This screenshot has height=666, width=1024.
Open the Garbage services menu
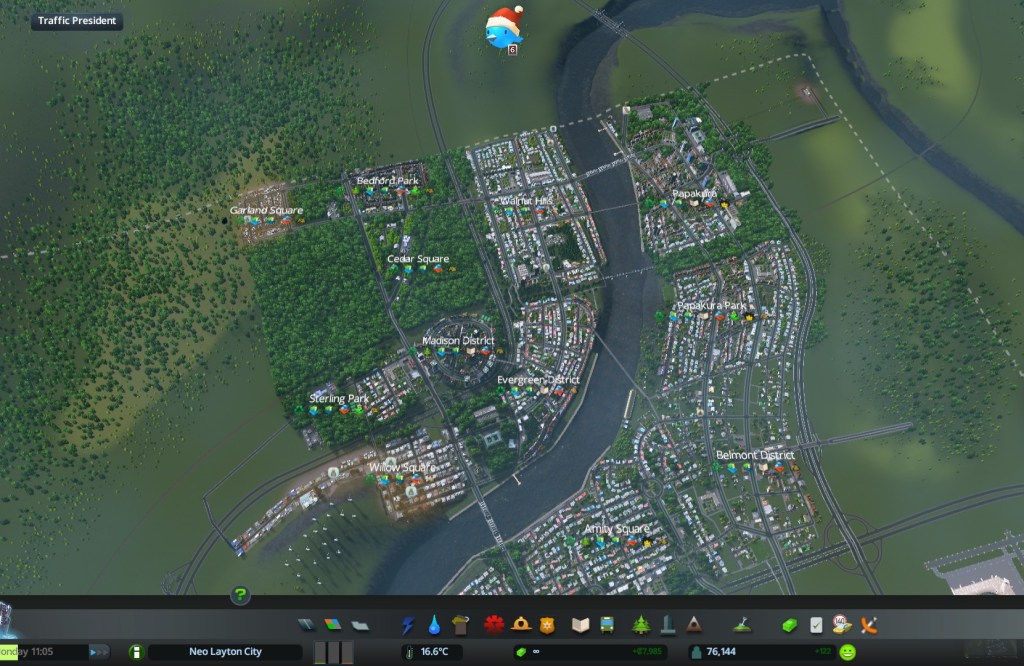click(x=460, y=625)
